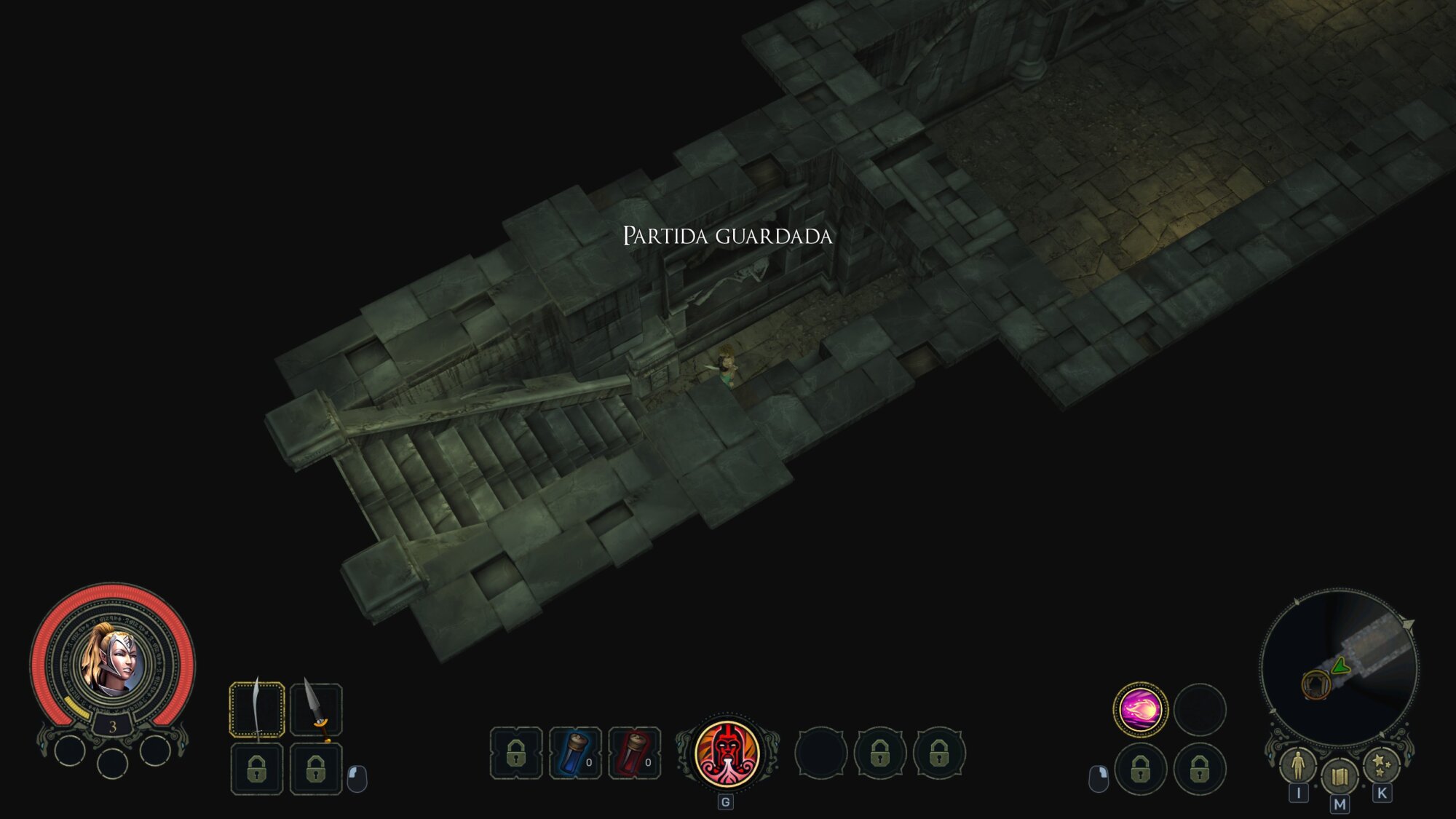Select the dagger weapon slot

(x=316, y=710)
